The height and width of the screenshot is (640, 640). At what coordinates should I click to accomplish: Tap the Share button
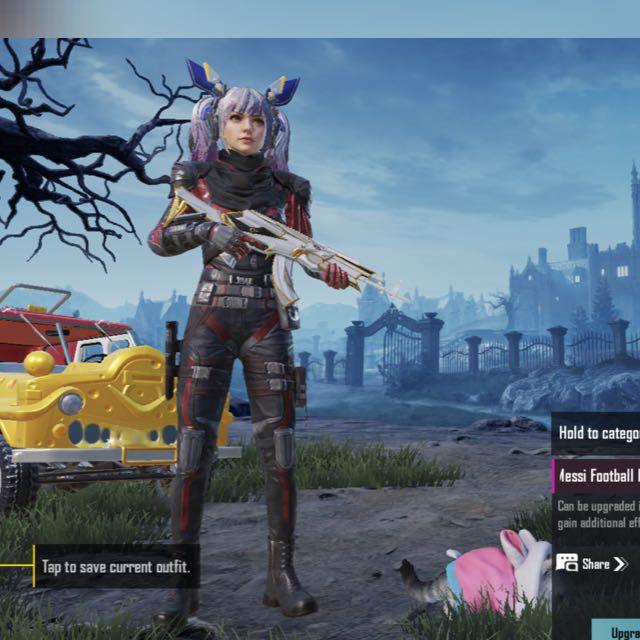(593, 564)
